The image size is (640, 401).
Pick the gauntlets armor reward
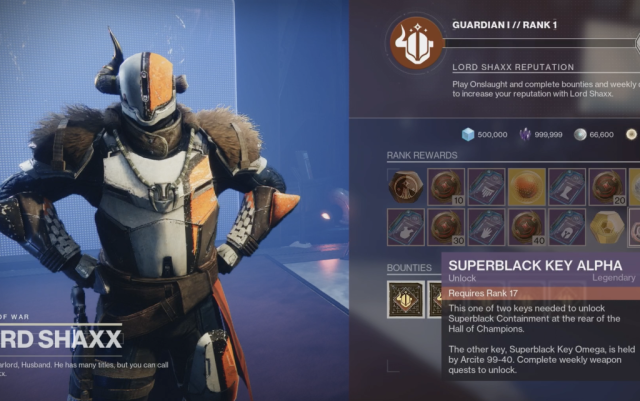coord(486,227)
